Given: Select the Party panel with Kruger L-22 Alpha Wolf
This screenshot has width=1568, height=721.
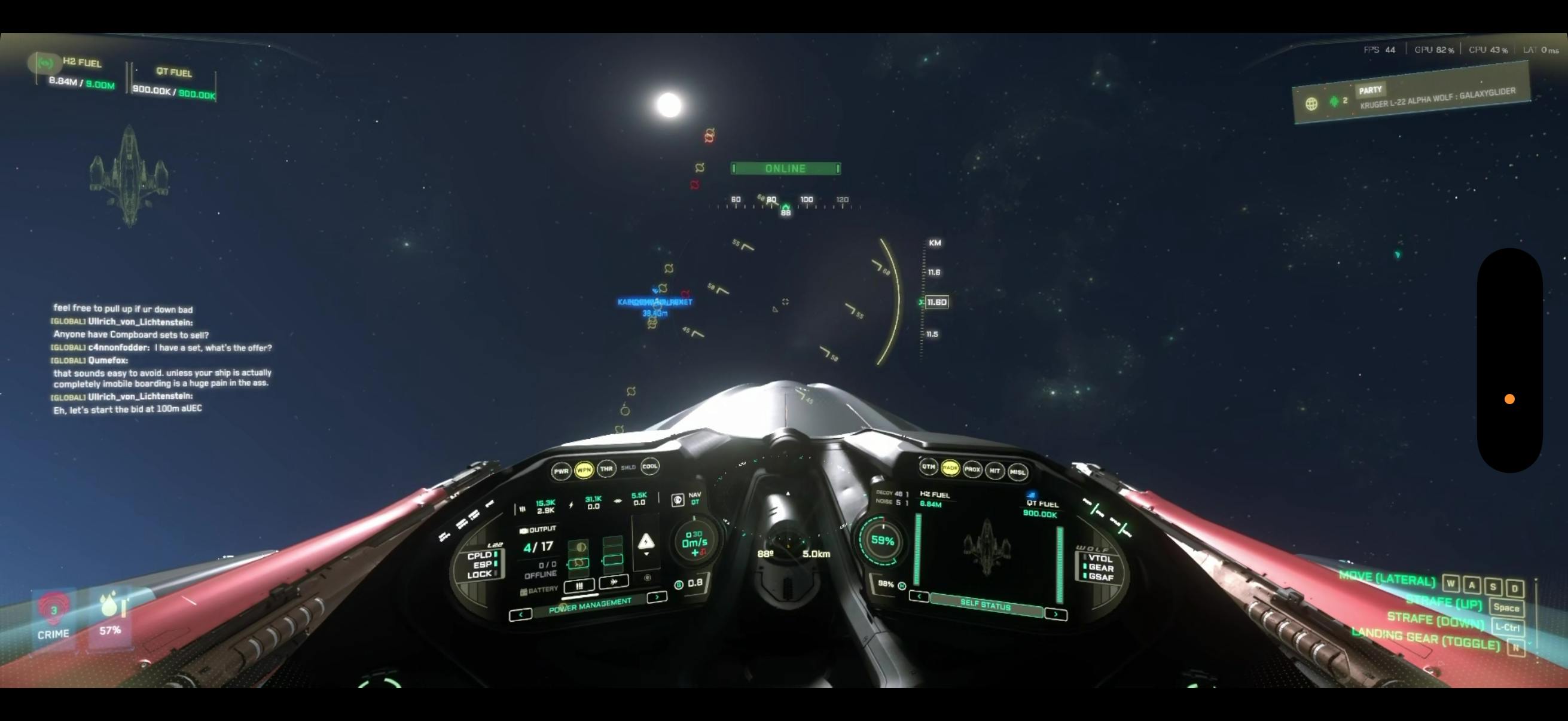Looking at the screenshot, I should 1411,96.
